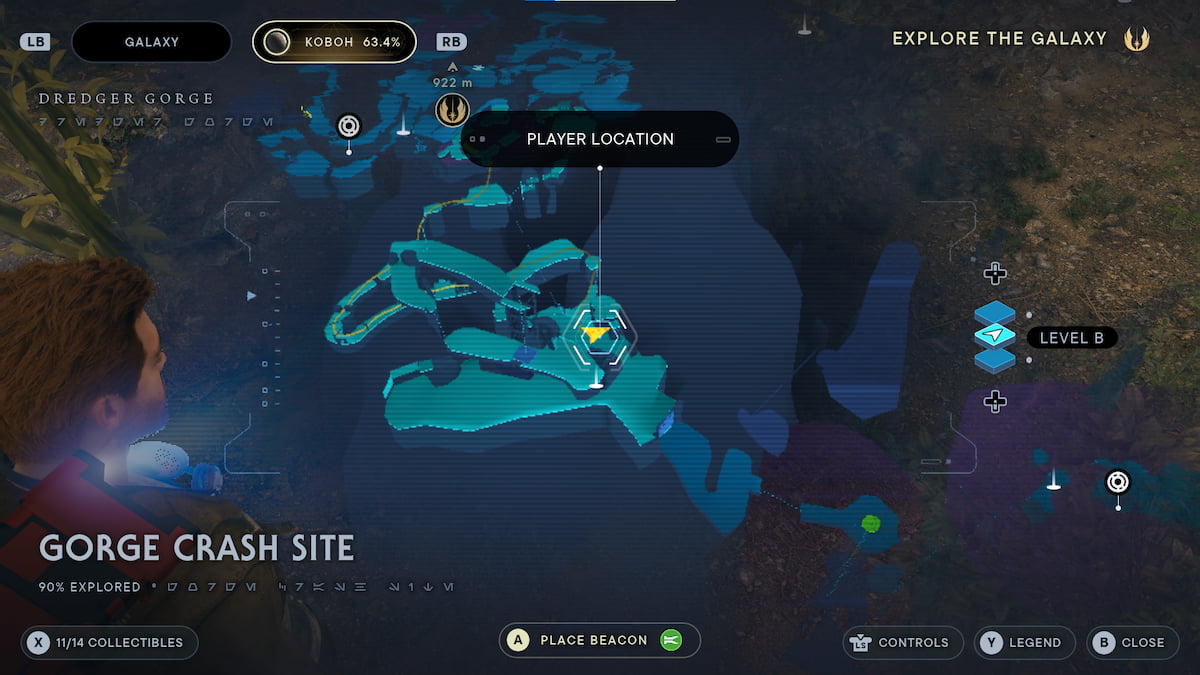1200x675 pixels.
Task: Move down one map level with the lower plus
Action: click(x=994, y=402)
